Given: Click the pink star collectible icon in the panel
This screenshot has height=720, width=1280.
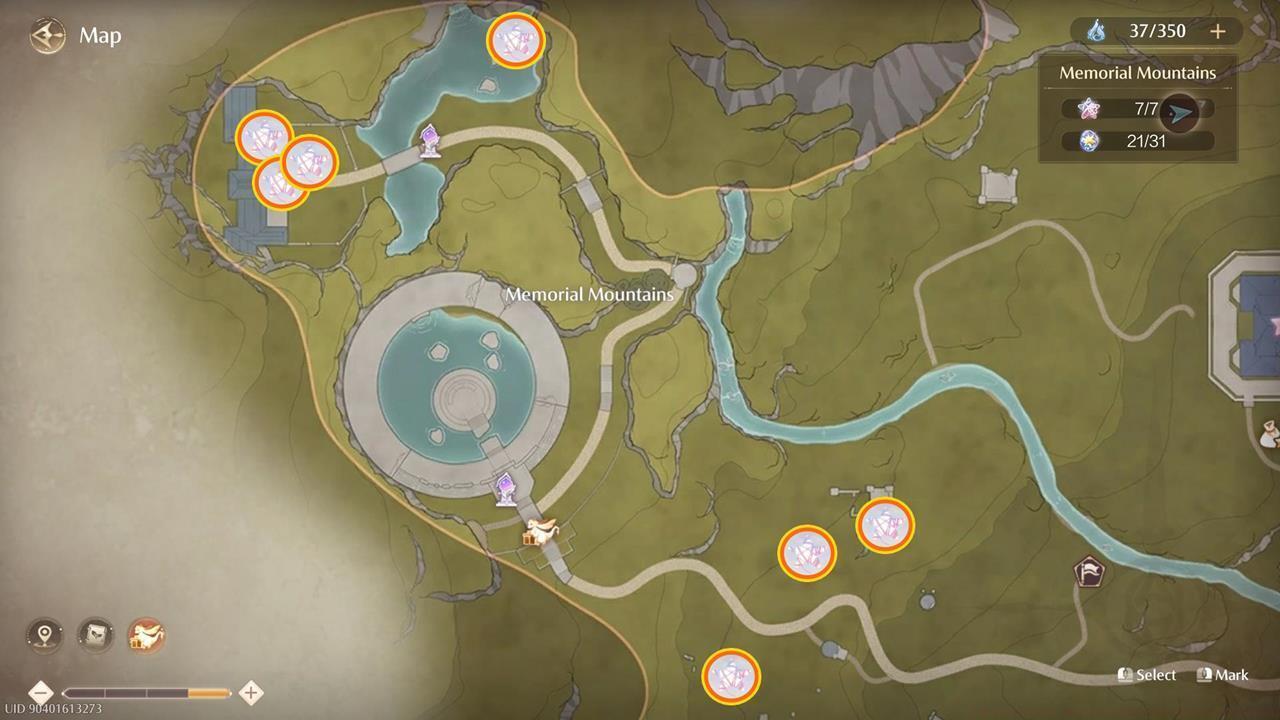Looking at the screenshot, I should point(1086,108).
